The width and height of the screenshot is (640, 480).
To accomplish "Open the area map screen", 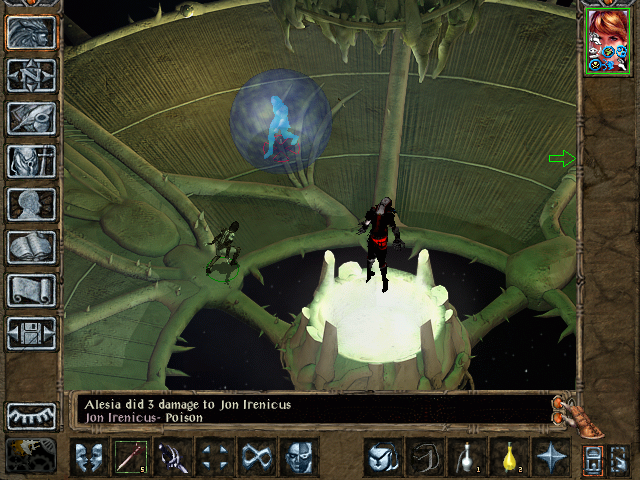I will tap(31, 75).
